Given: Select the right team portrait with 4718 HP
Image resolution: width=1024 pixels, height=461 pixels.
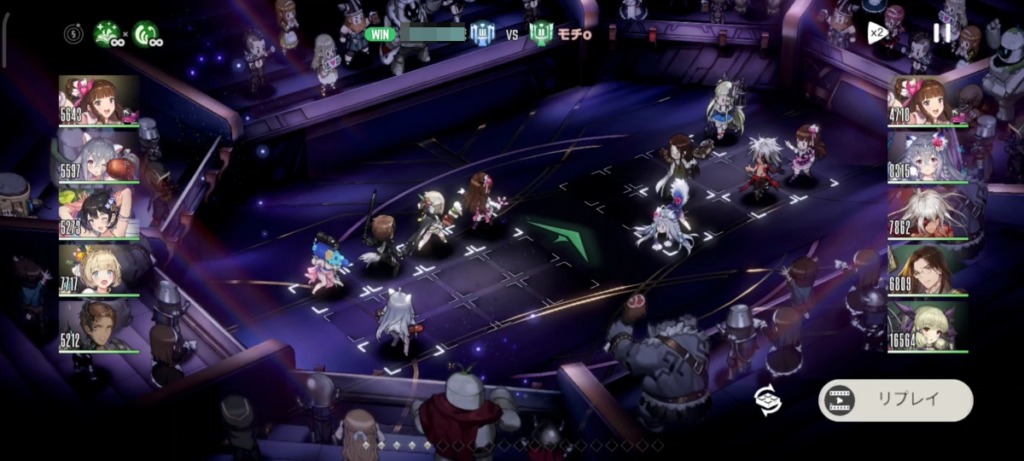Looking at the screenshot, I should (927, 101).
